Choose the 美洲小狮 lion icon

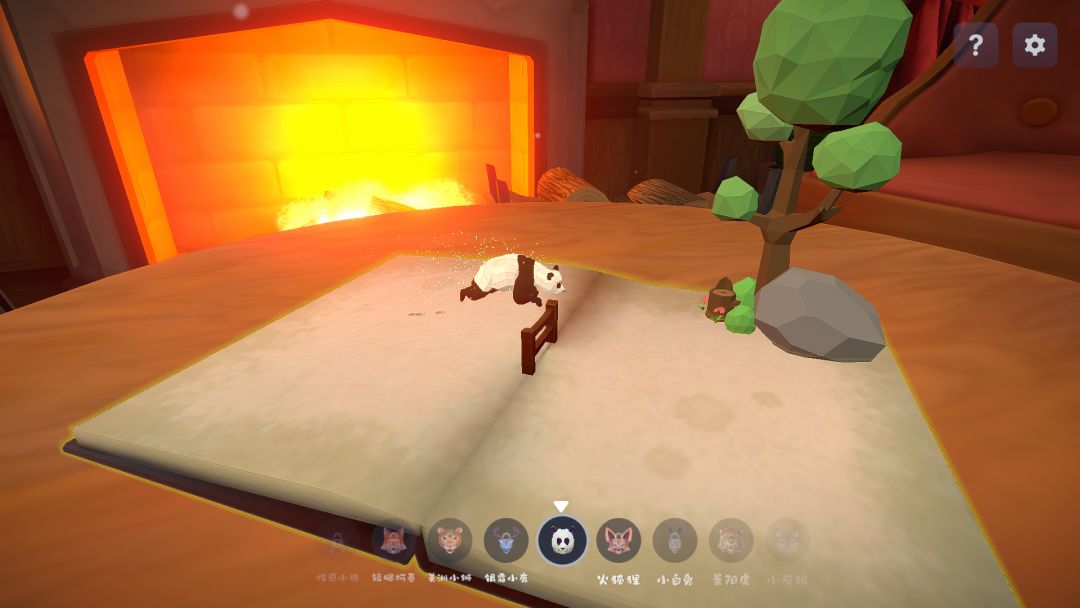[x=450, y=541]
